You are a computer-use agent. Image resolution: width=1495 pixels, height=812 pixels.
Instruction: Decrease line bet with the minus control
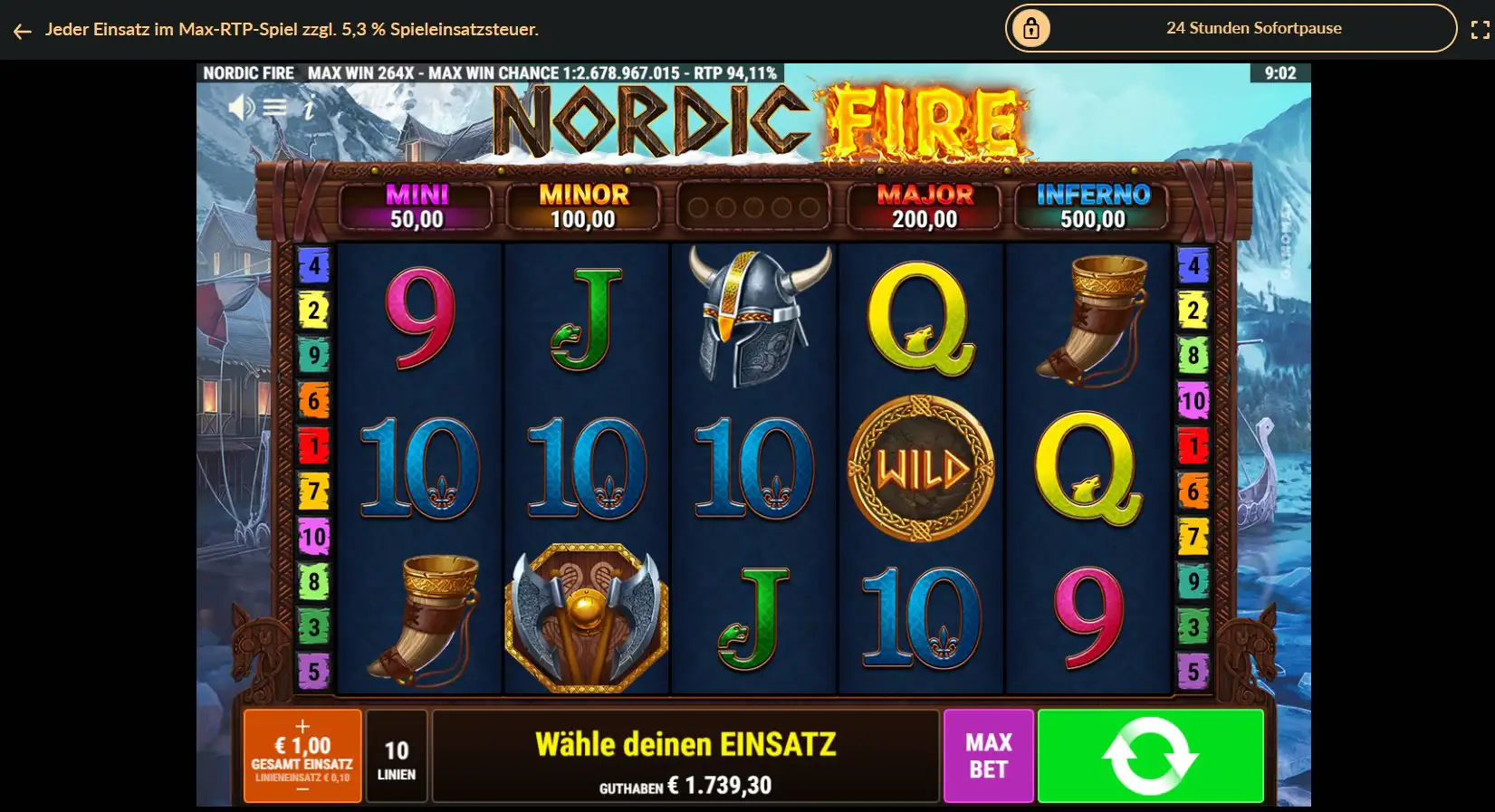coord(302,787)
